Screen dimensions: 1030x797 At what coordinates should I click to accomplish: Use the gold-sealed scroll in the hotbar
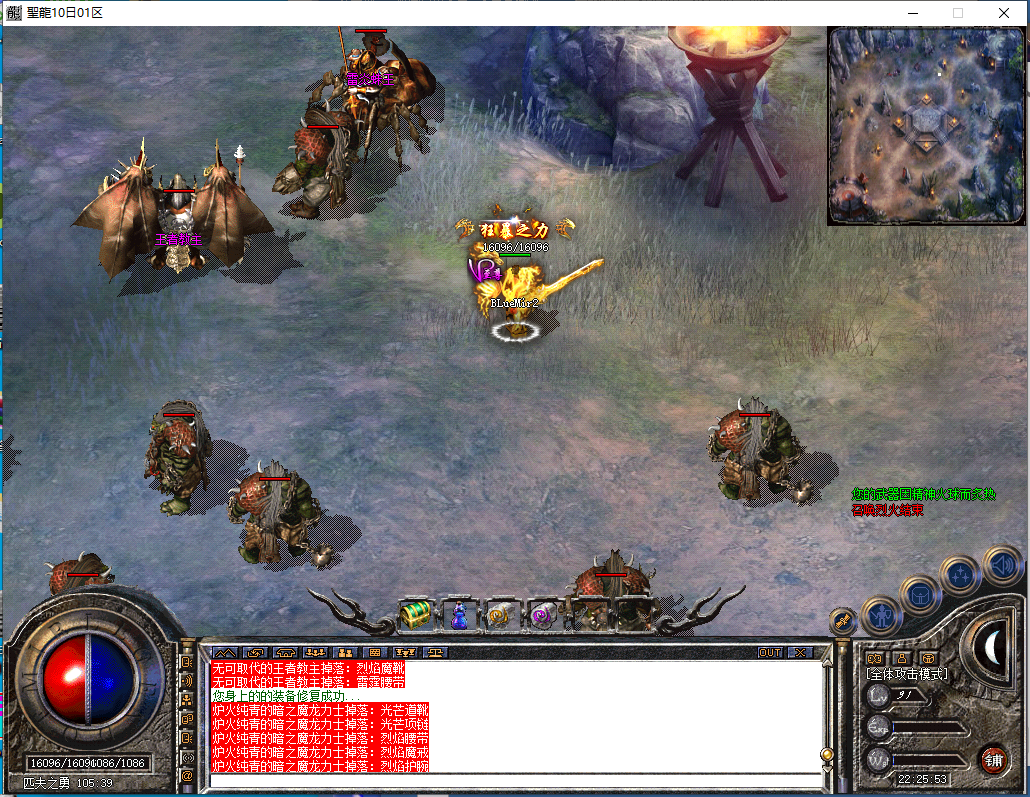pos(501,615)
